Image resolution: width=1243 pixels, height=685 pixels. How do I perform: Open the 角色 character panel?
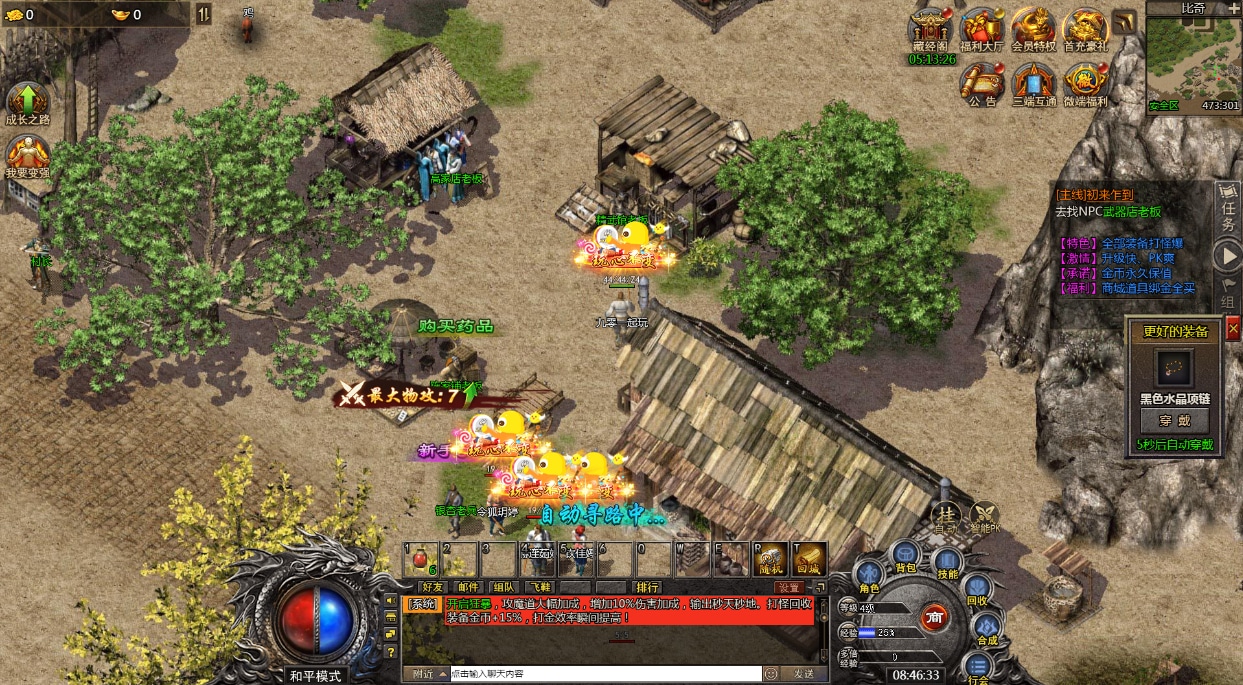click(x=868, y=575)
